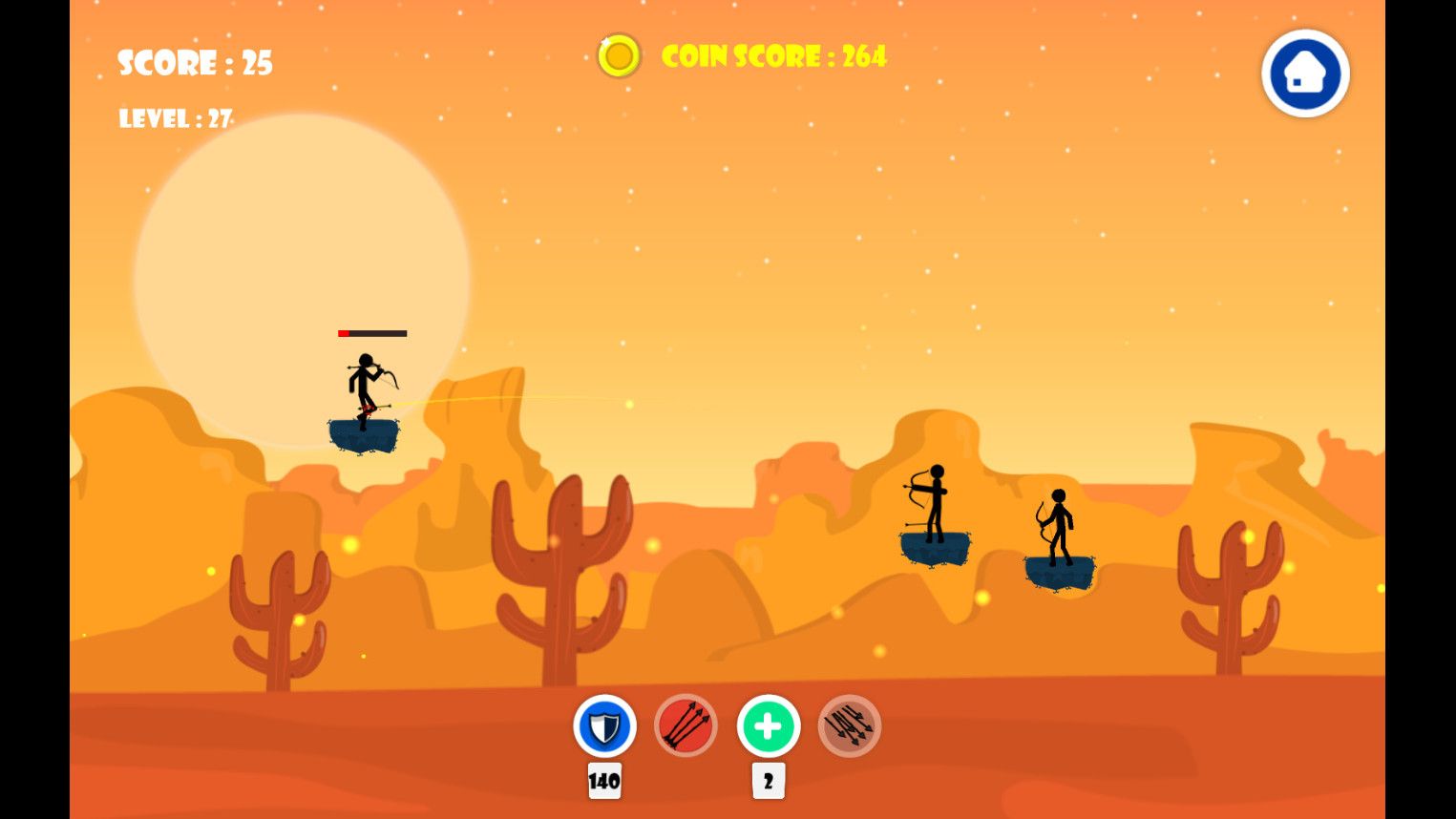Select the red double-arrow ability

pyautogui.click(x=686, y=726)
